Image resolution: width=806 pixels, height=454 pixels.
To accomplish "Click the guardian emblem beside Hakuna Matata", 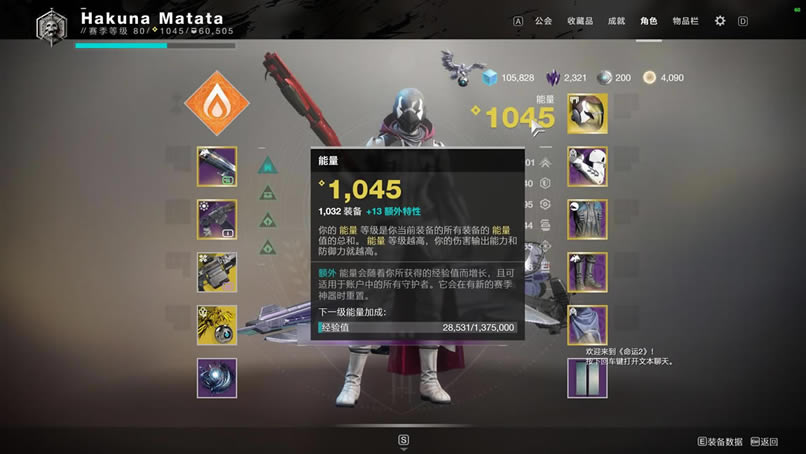I will [50, 24].
